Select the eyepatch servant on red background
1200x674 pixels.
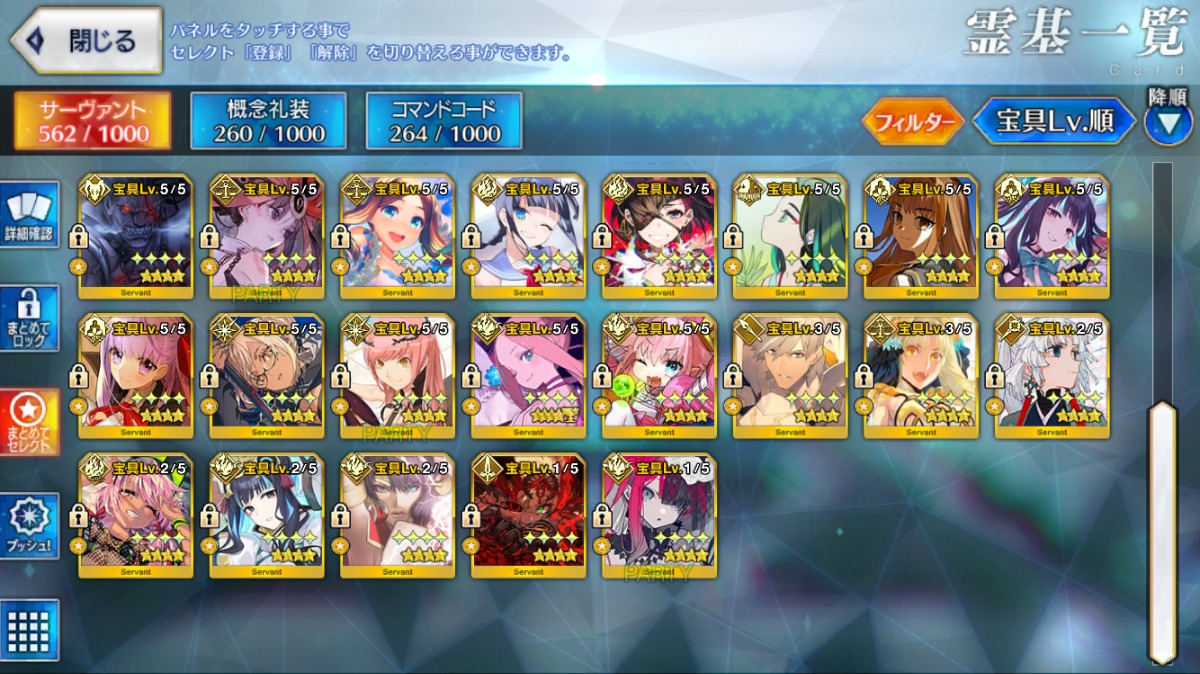659,236
